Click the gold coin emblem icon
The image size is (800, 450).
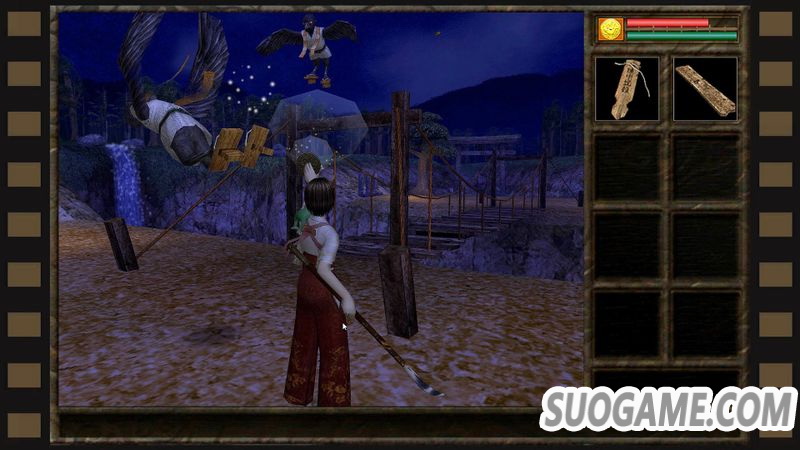(x=609, y=29)
